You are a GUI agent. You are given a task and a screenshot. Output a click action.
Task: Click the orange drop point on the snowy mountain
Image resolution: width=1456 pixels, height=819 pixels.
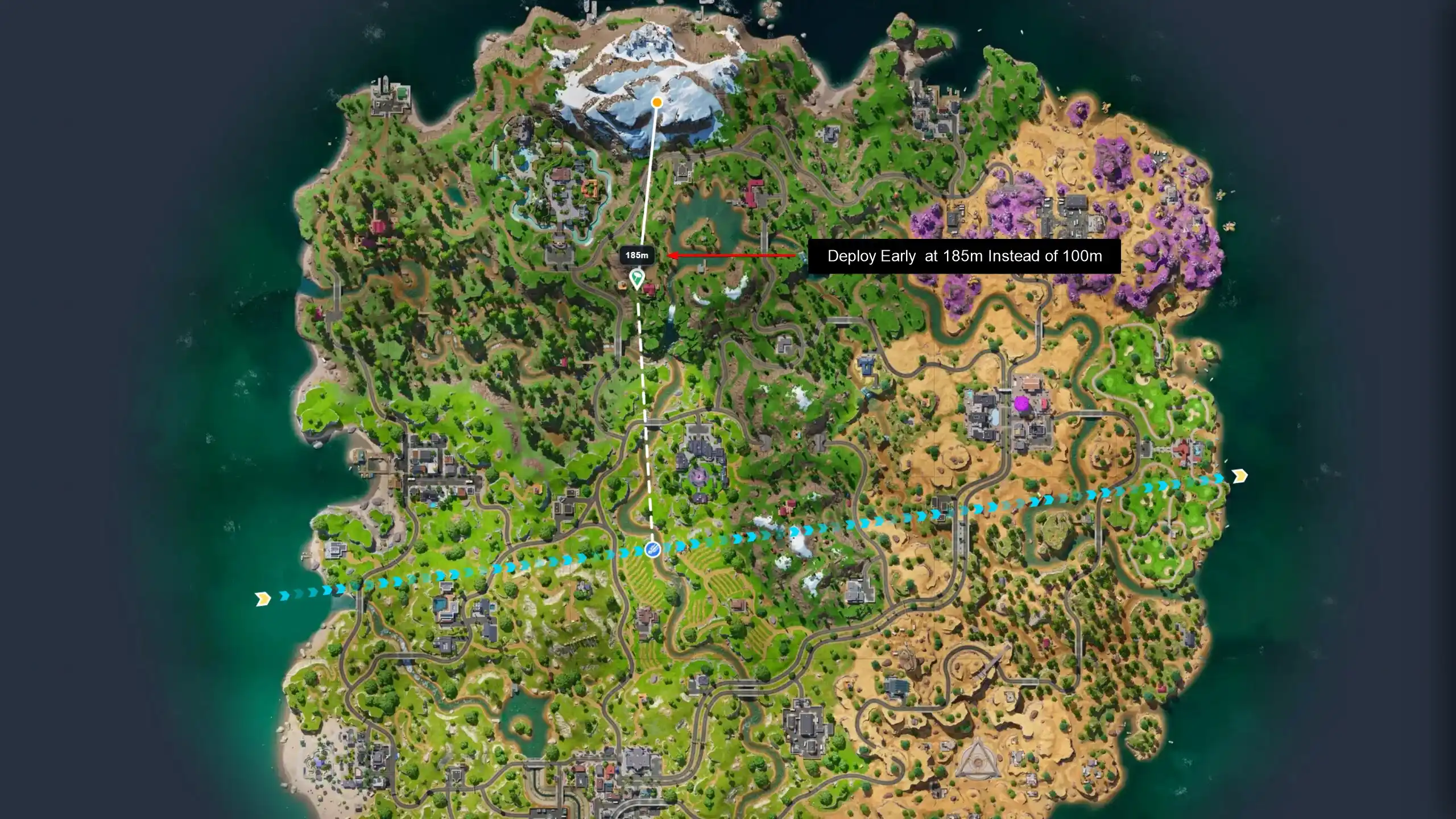tap(657, 102)
